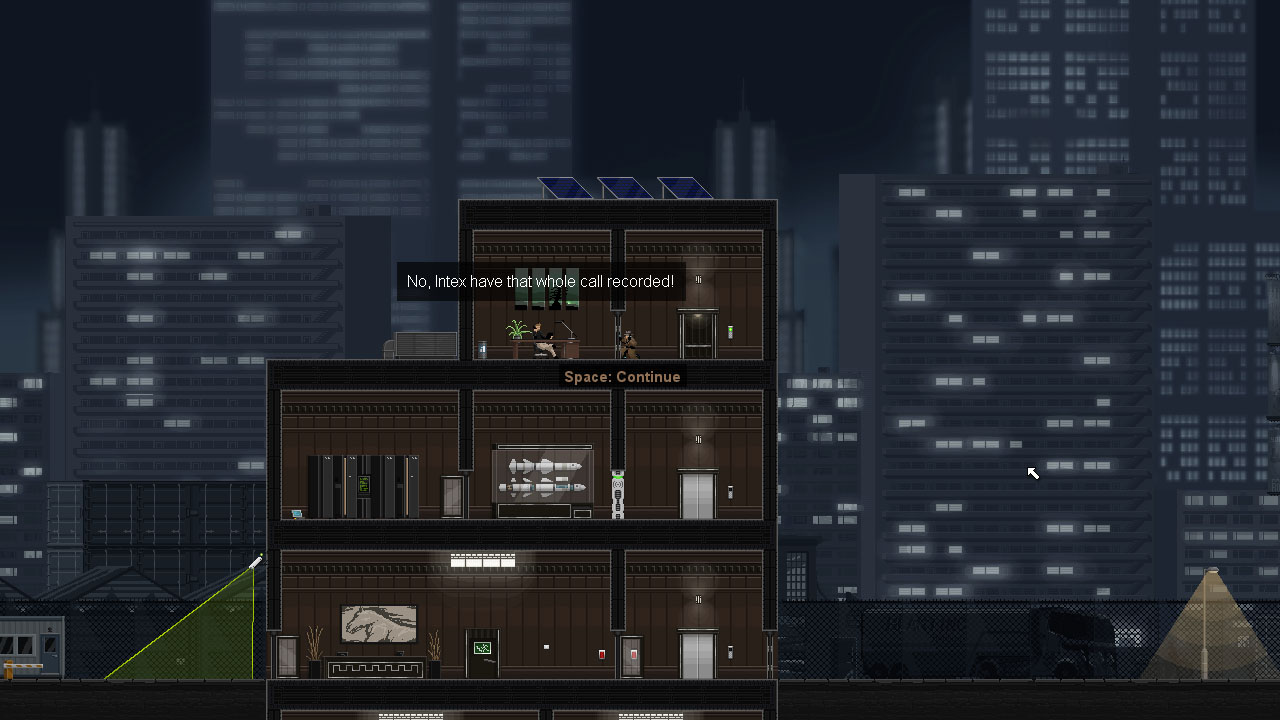Click the server rack's glowing green screen

click(x=365, y=485)
